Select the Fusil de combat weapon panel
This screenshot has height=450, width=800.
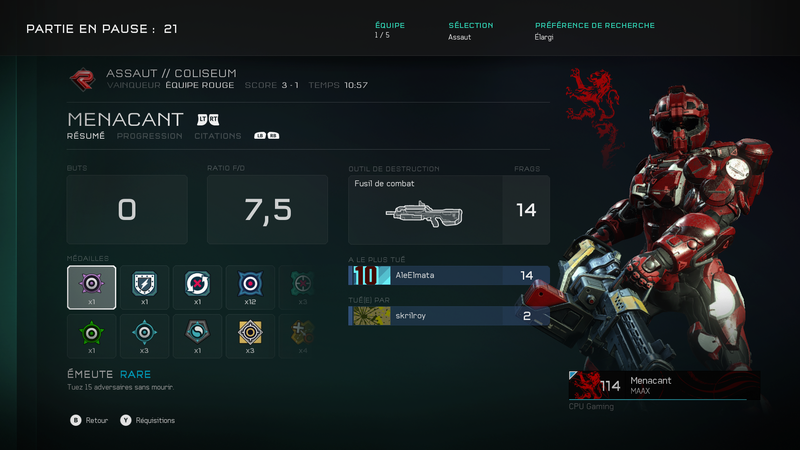pos(448,210)
